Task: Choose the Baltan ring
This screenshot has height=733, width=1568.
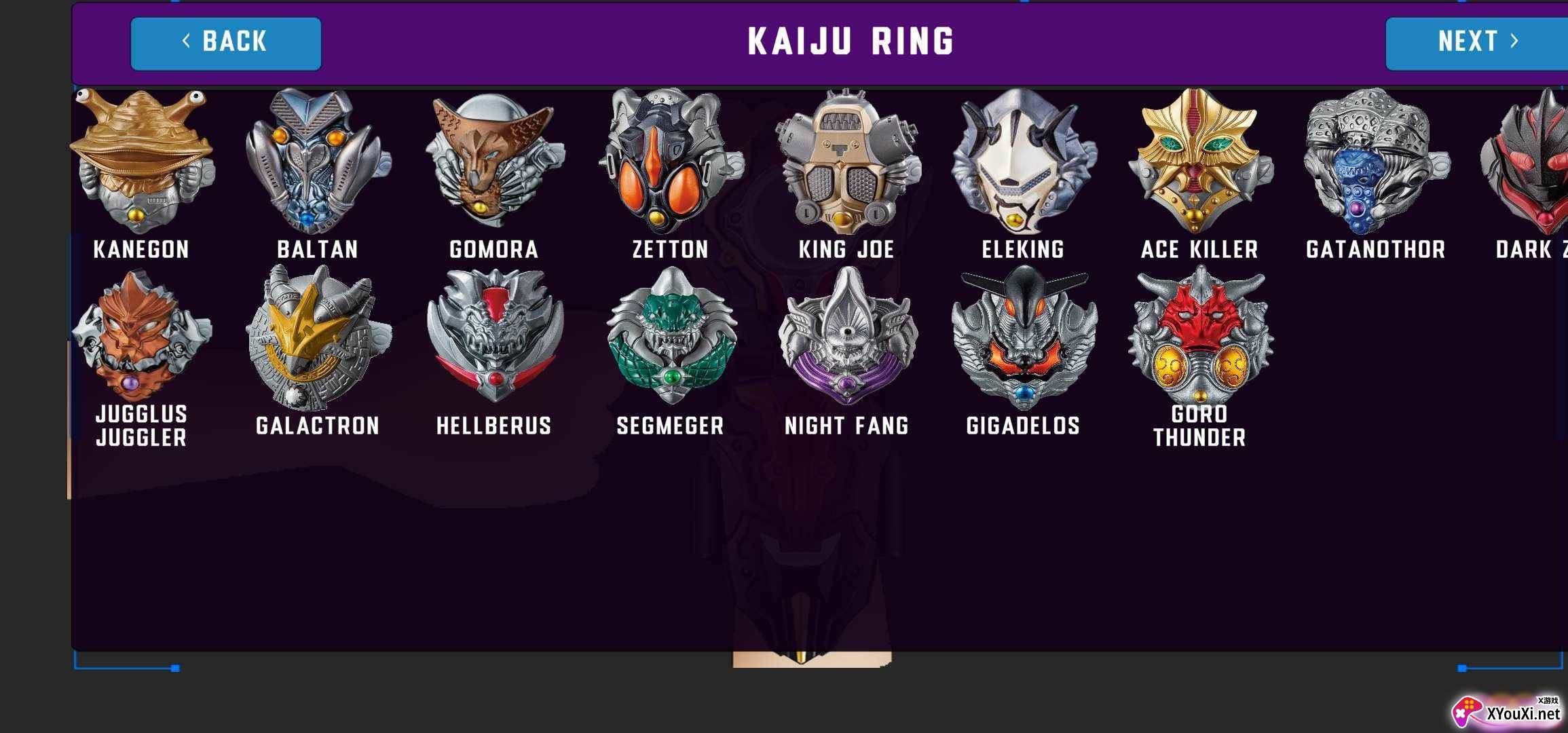Action: pyautogui.click(x=318, y=162)
